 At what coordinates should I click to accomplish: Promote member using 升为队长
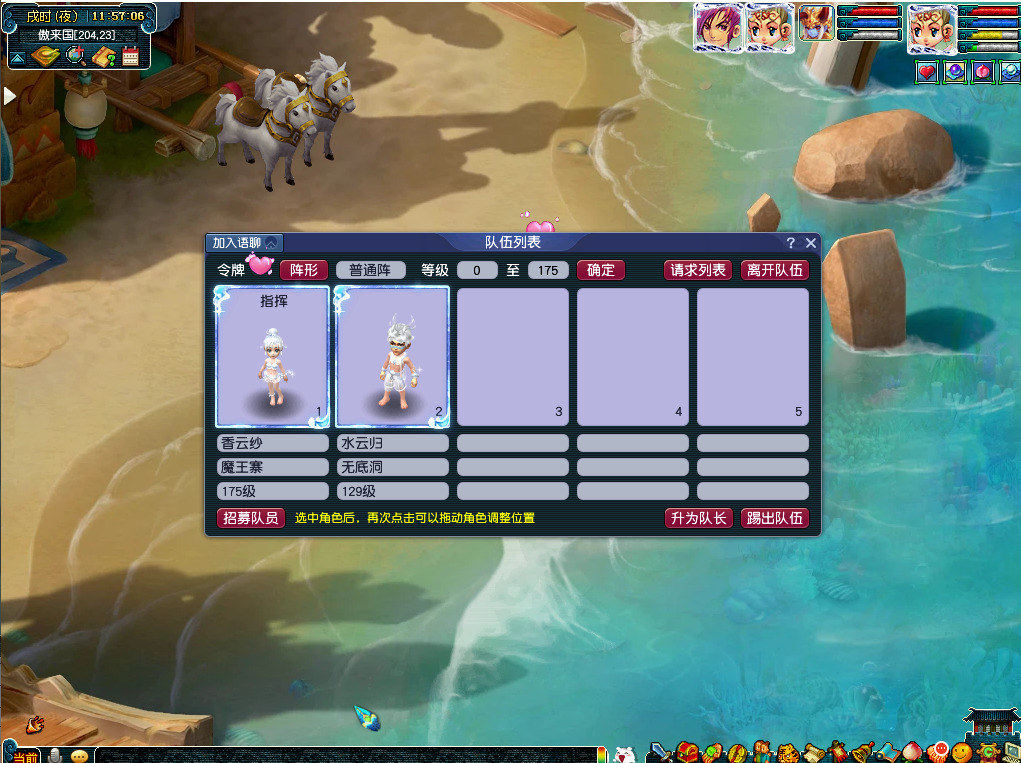[x=698, y=518]
